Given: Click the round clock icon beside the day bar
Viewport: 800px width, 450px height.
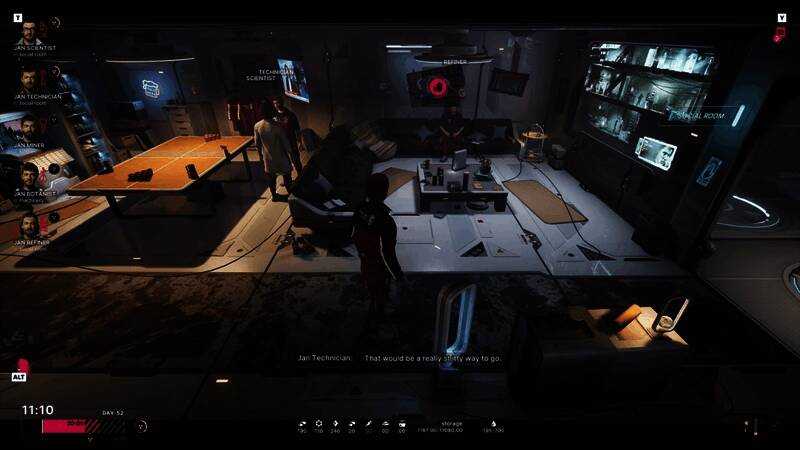Looking at the screenshot, I should tap(141, 426).
